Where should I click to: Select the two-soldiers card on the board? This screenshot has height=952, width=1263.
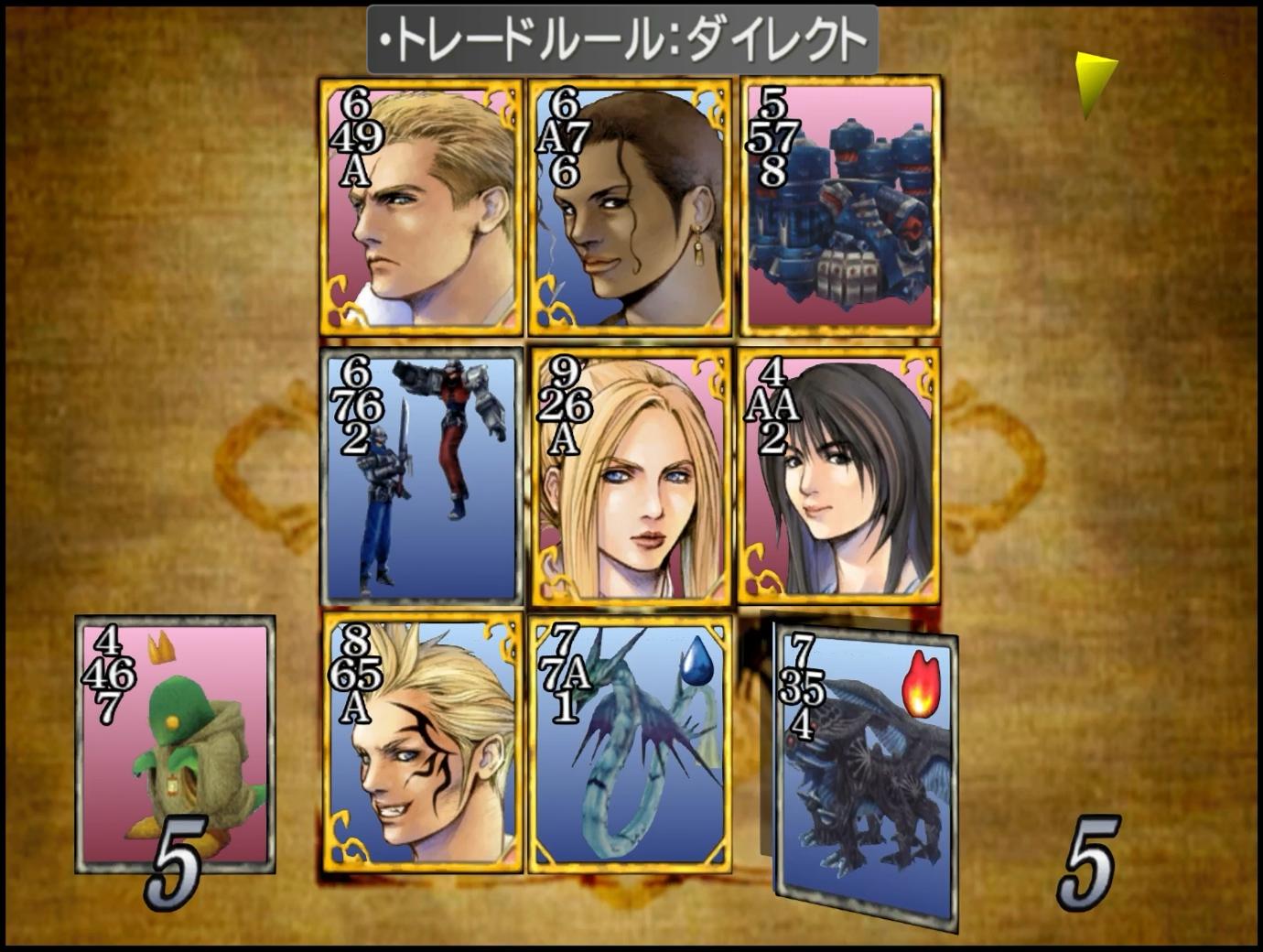[x=421, y=476]
